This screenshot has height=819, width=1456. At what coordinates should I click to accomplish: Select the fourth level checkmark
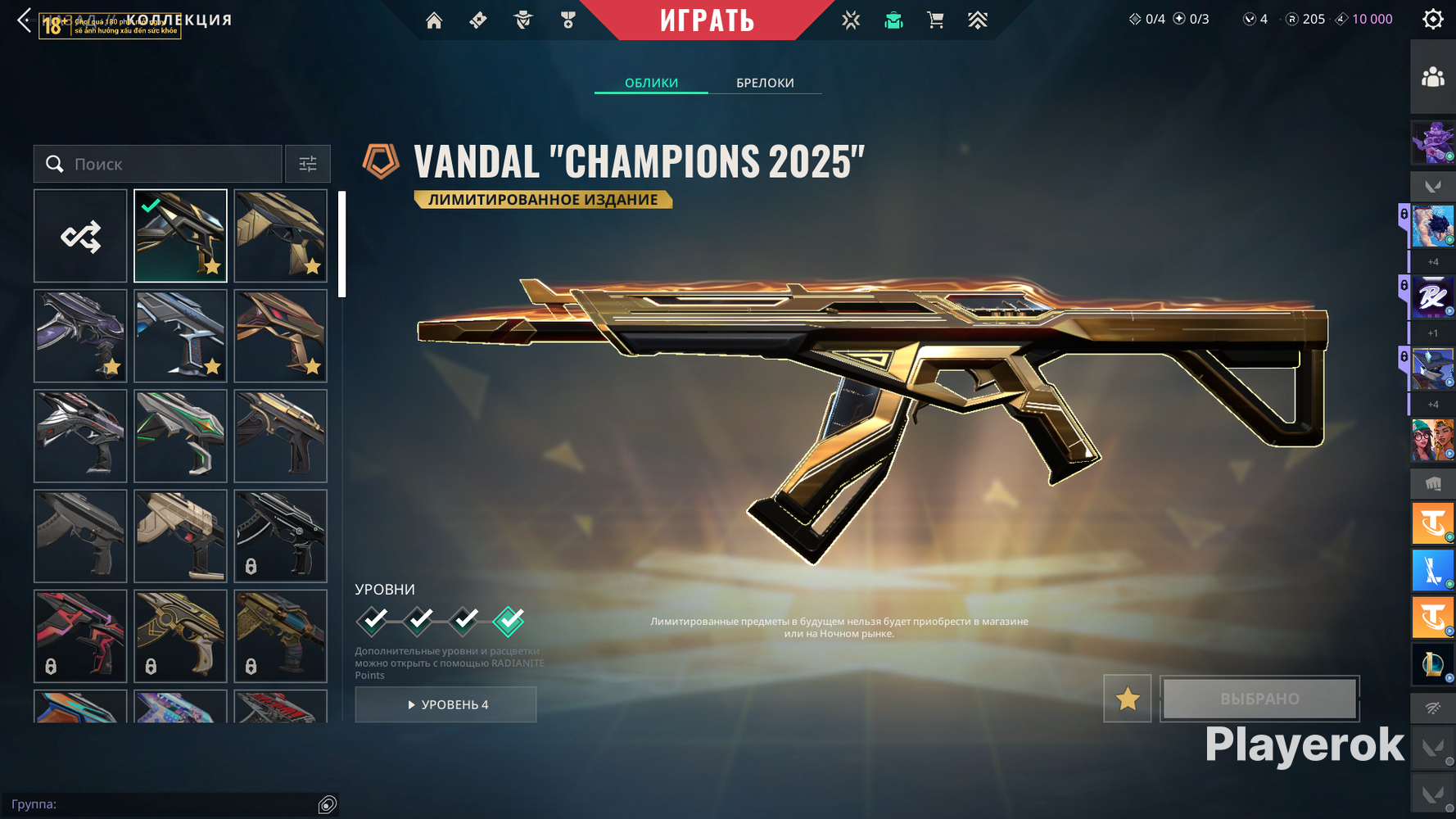pos(509,621)
